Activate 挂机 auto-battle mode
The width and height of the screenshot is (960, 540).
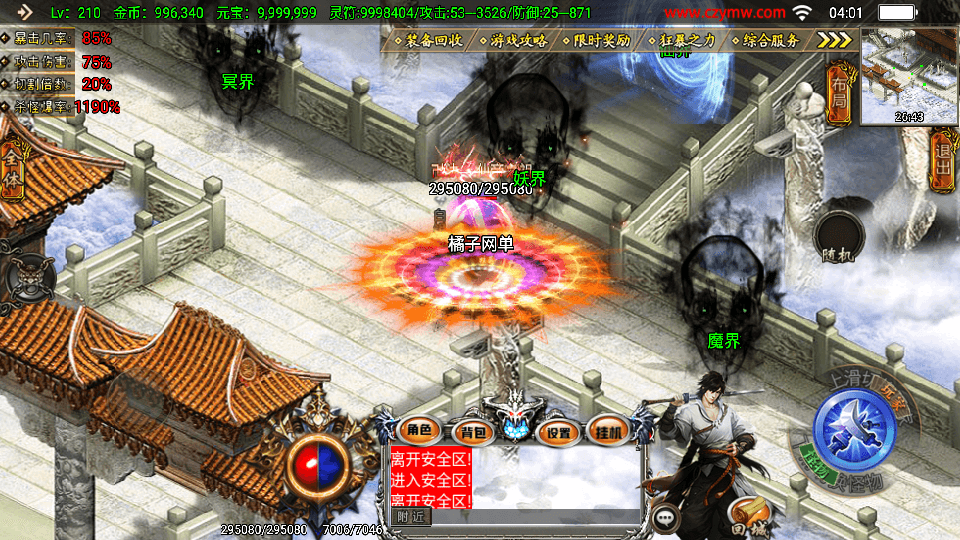tap(609, 431)
